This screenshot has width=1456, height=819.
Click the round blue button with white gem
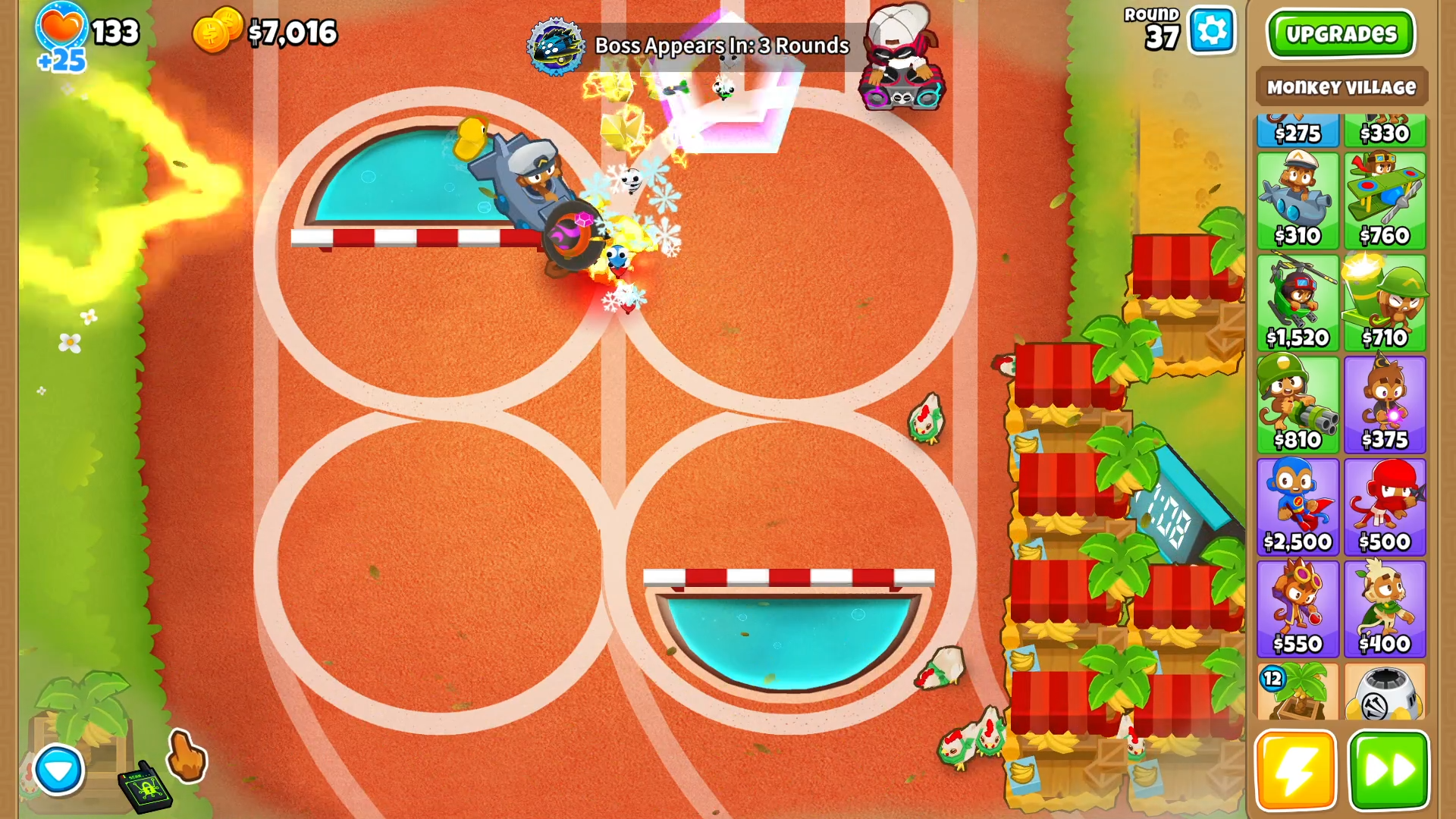coord(58,770)
